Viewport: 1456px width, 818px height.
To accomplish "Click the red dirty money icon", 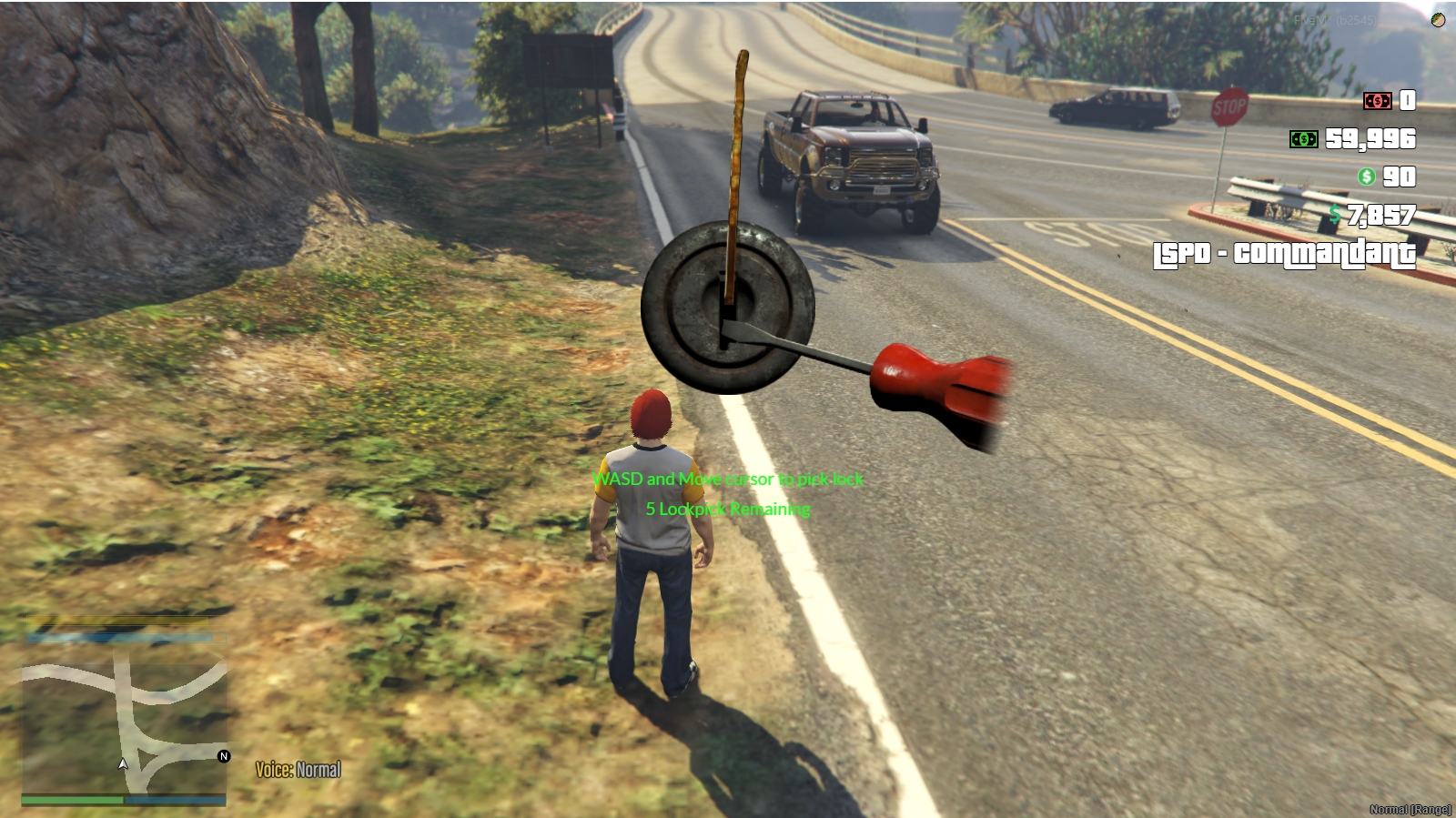I will pos(1377,101).
